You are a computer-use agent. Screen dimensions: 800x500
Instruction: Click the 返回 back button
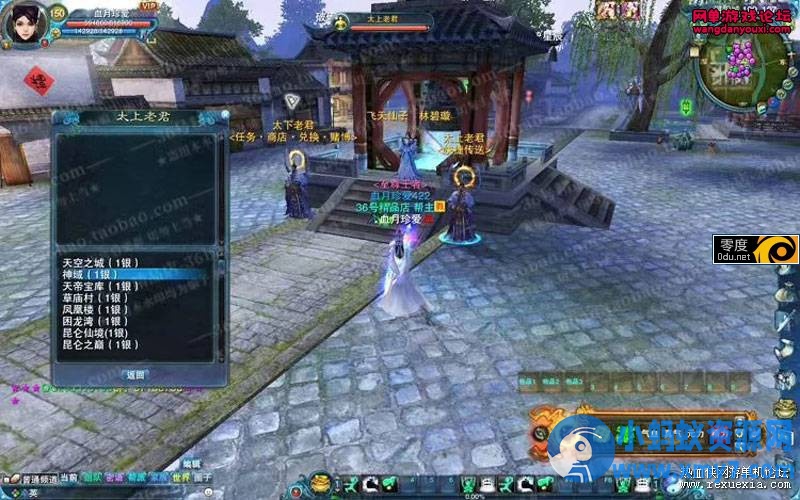point(135,374)
